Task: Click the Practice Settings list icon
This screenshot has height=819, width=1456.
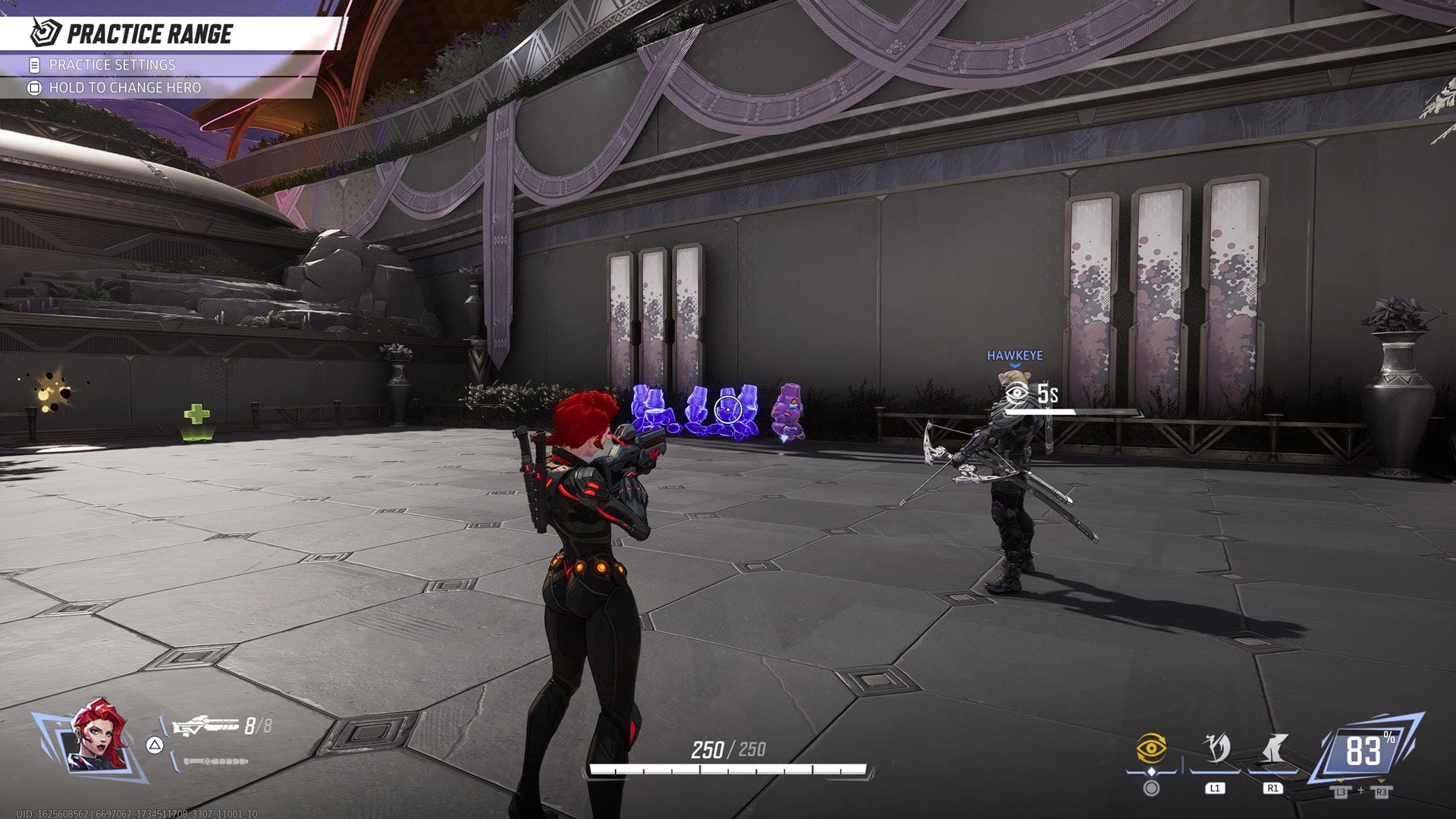Action: coord(34,65)
